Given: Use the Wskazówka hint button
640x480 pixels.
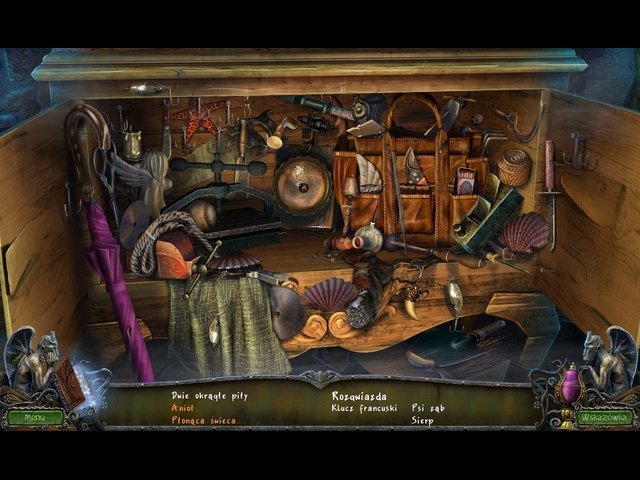Looking at the screenshot, I should pyautogui.click(x=606, y=417).
